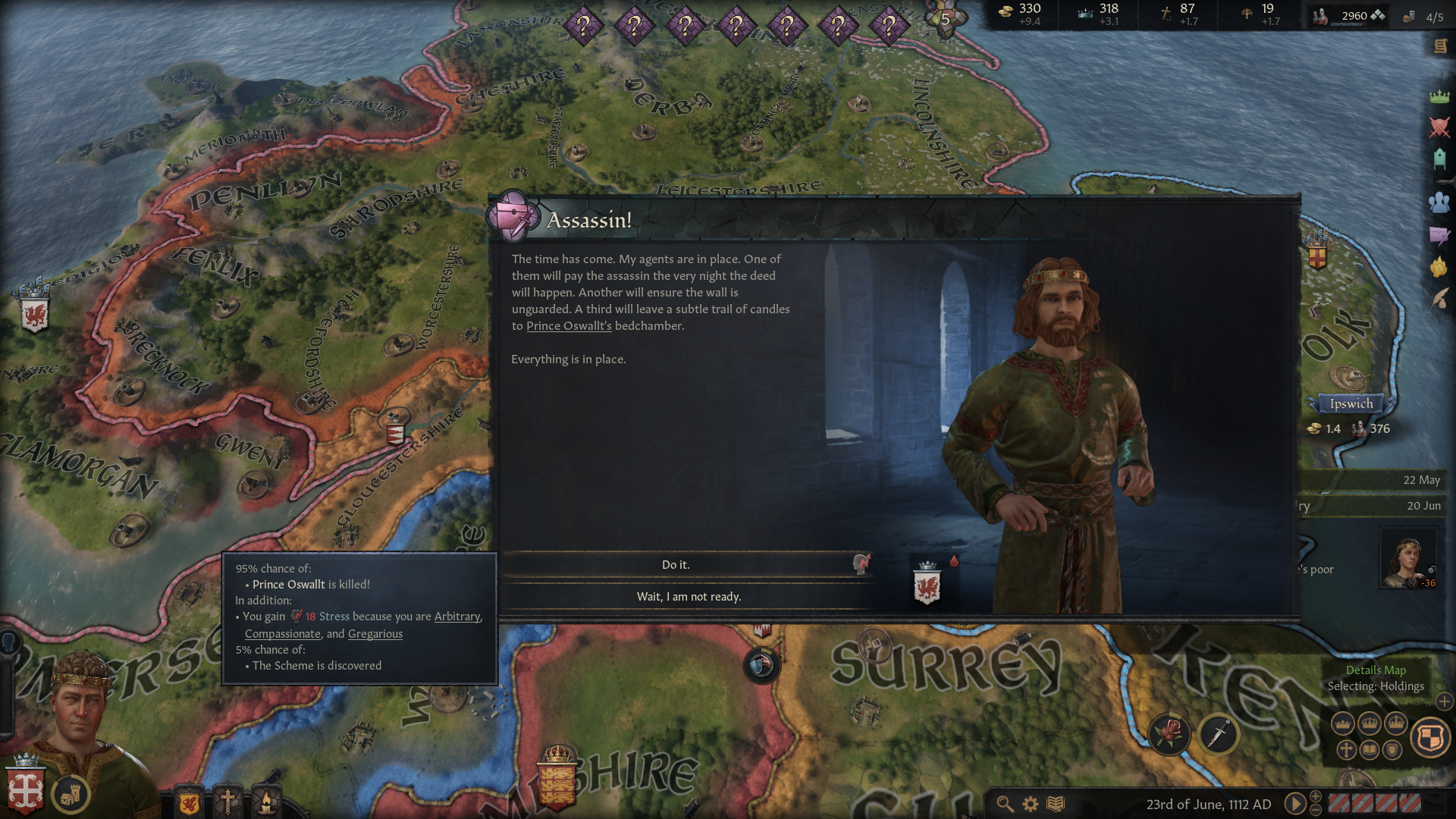Decrease game speed with minus button
The width and height of the screenshot is (1456, 819).
pyautogui.click(x=1316, y=811)
